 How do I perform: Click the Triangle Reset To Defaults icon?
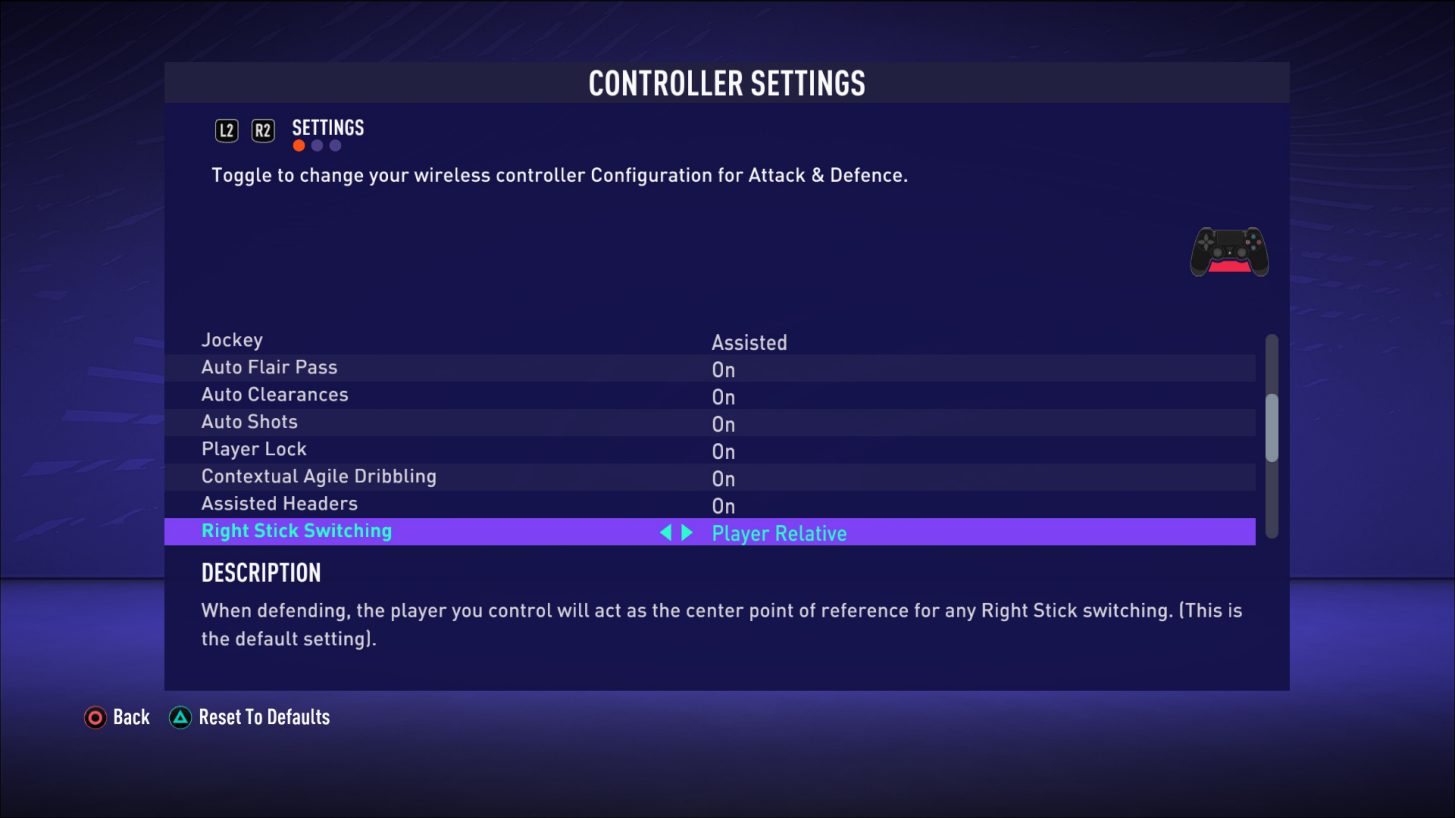tap(180, 717)
